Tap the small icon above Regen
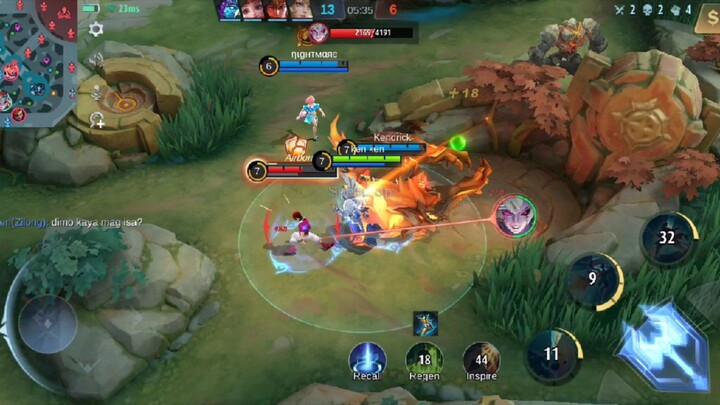Image resolution: width=720 pixels, height=405 pixels. tap(425, 322)
